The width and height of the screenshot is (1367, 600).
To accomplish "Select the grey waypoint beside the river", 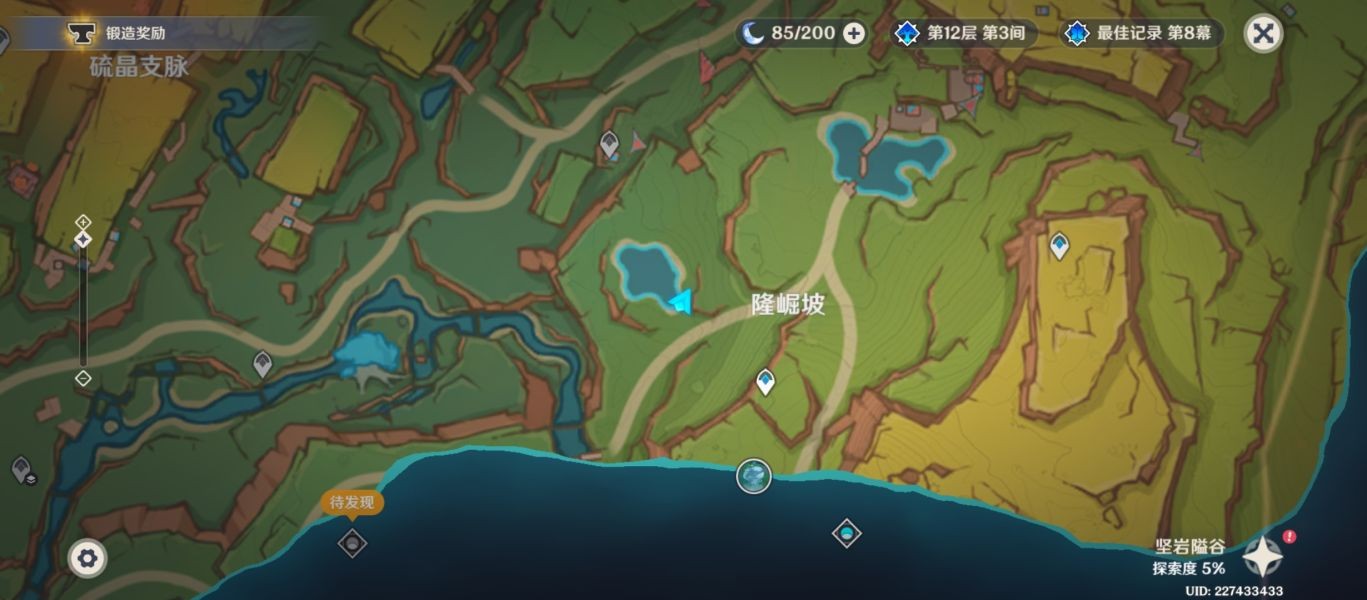I will click(x=262, y=363).
